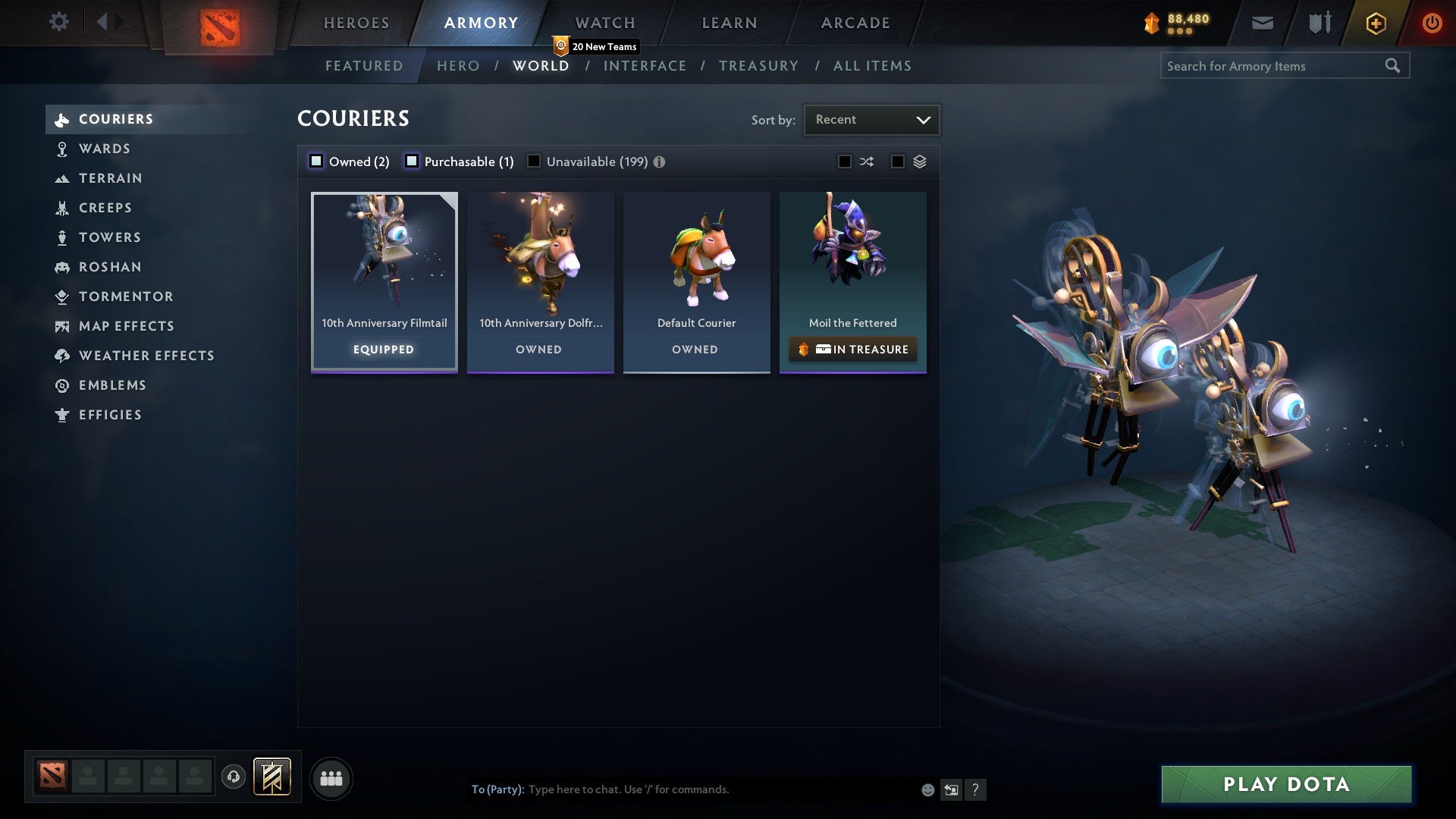Uncheck the Purchasable (1) filter
Screen dimensions: 1456x819
(x=412, y=161)
